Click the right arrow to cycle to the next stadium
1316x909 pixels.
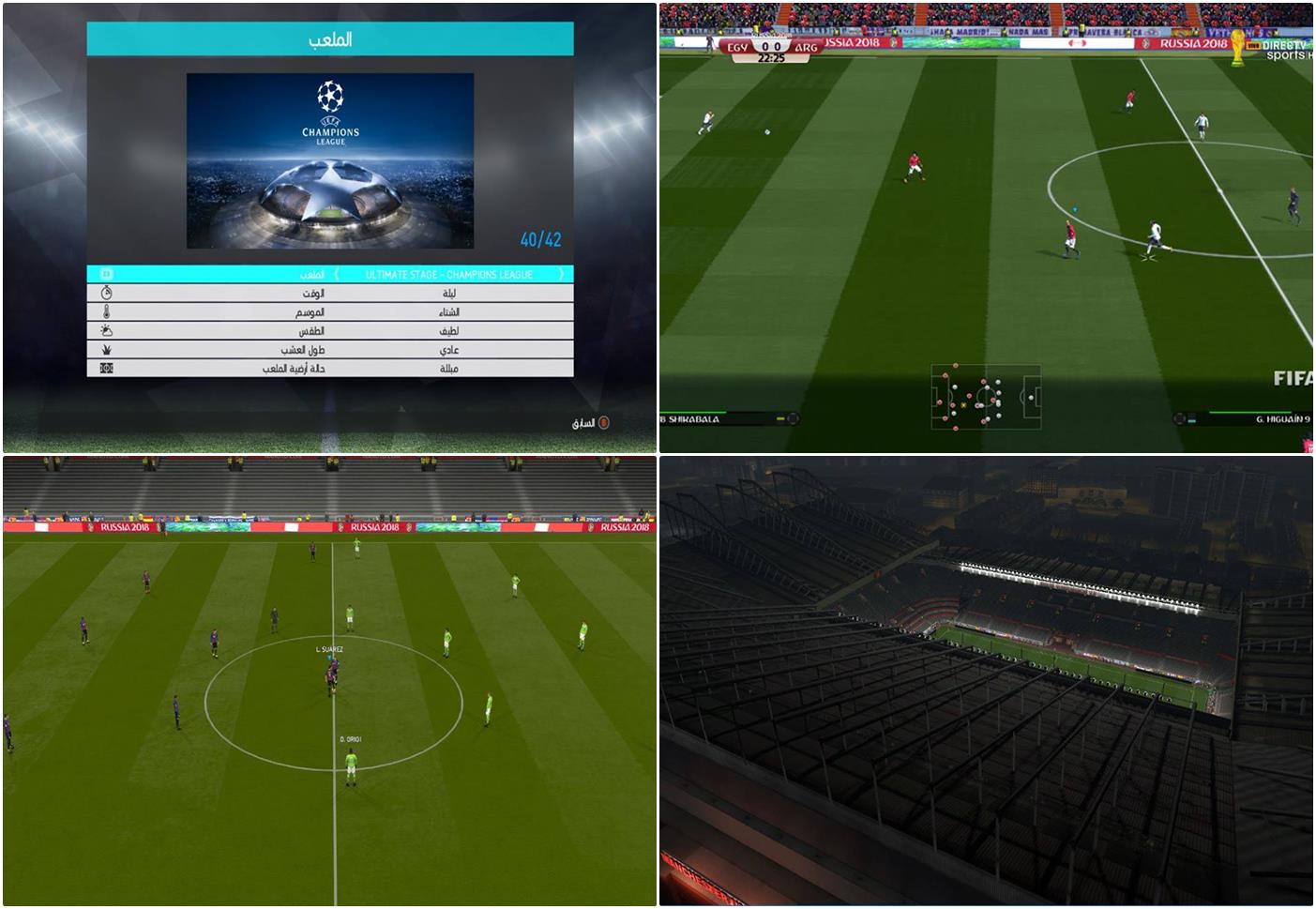point(561,275)
